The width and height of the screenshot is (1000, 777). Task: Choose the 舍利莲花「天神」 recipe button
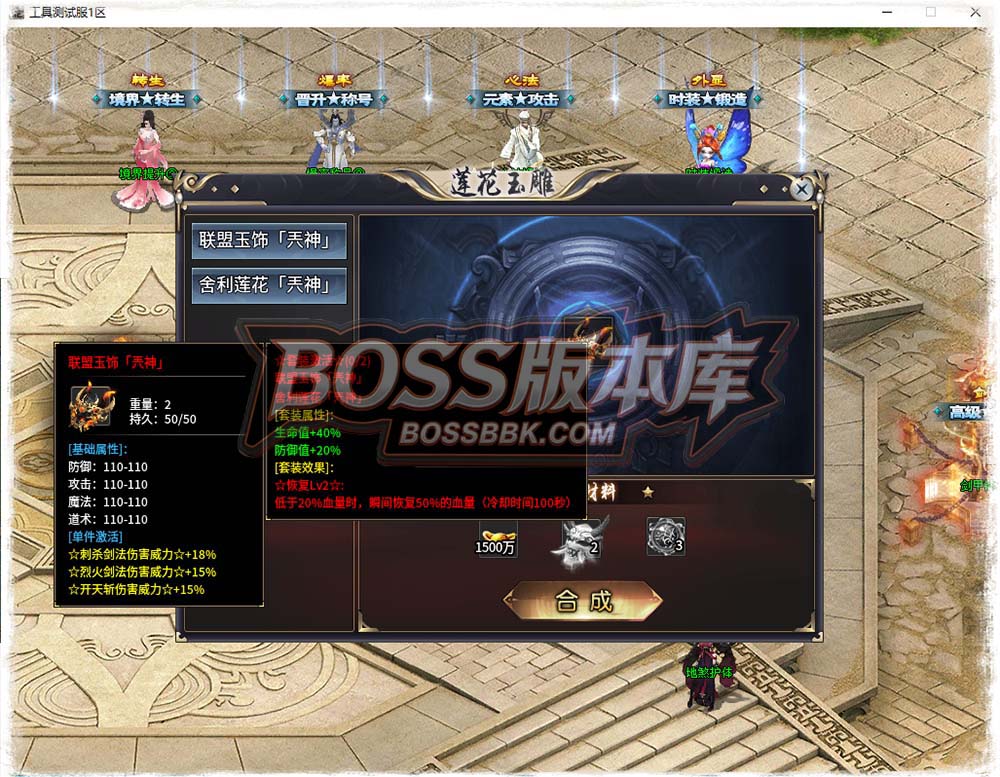(259, 285)
